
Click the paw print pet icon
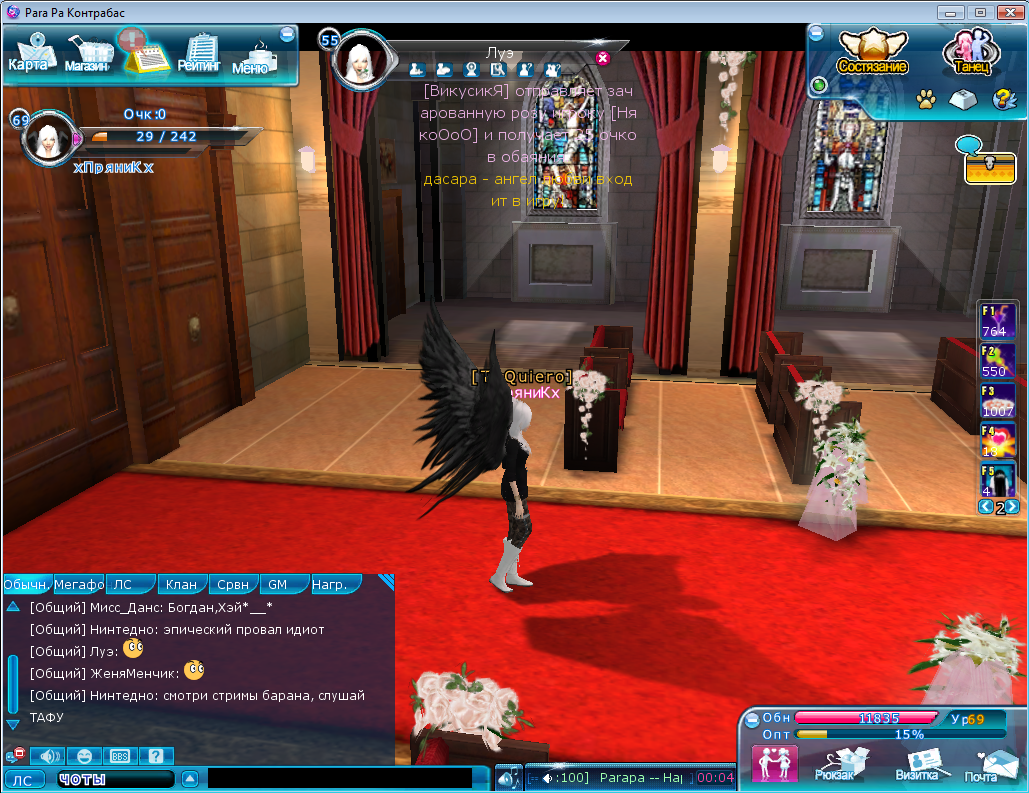pyautogui.click(x=926, y=99)
